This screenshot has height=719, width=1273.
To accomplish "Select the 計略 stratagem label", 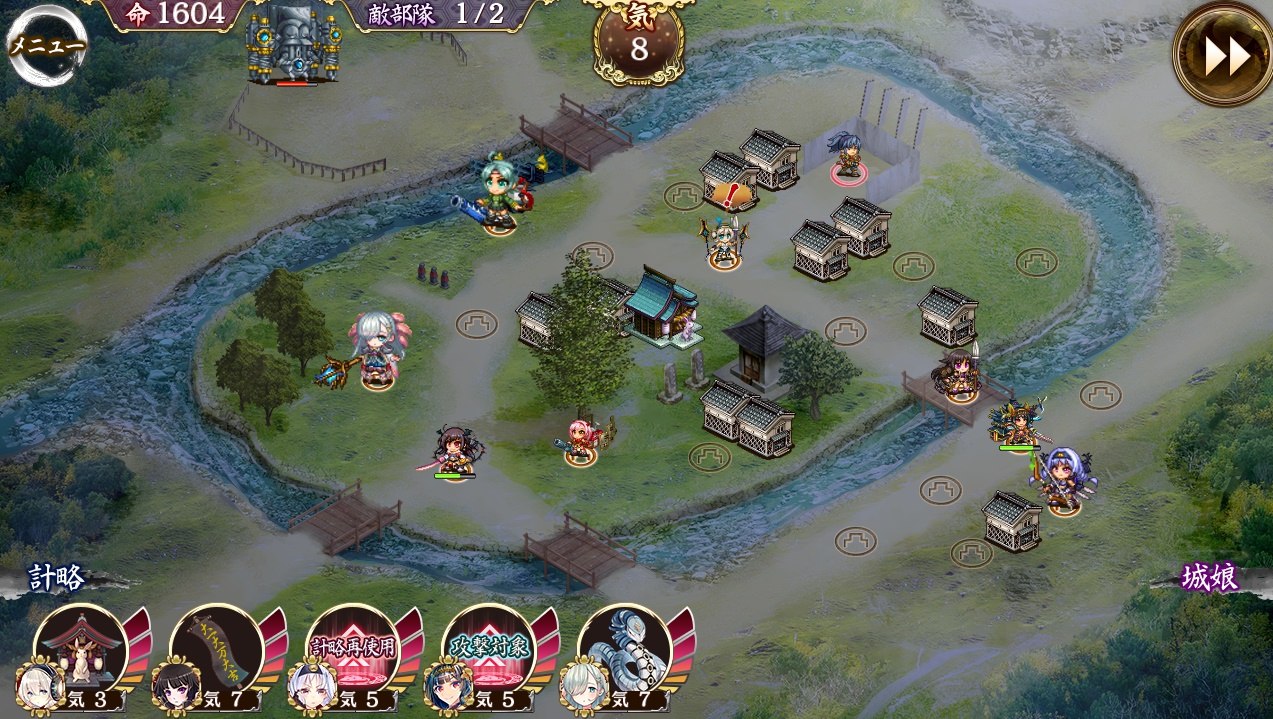I will coord(57,578).
